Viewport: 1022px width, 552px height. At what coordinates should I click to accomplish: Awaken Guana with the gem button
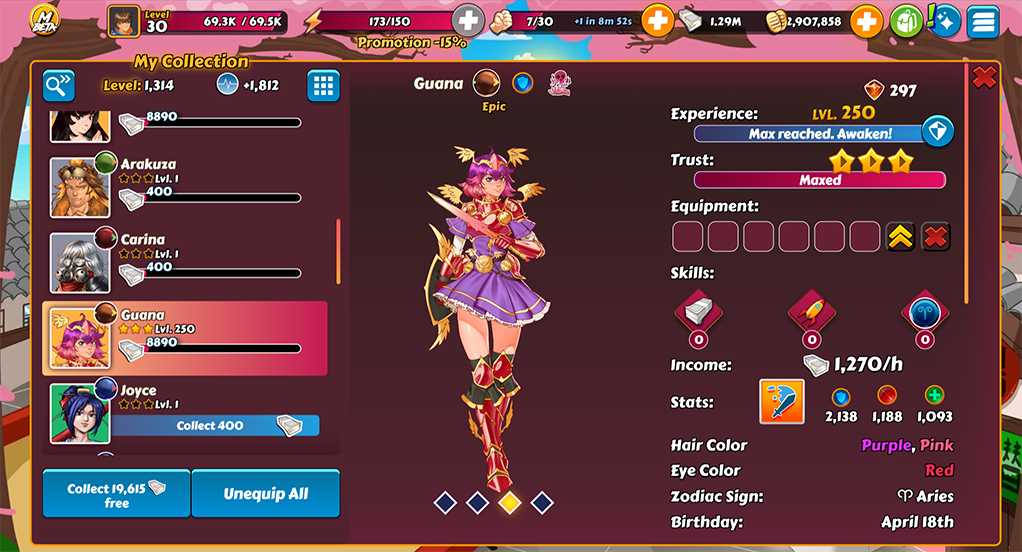click(937, 132)
